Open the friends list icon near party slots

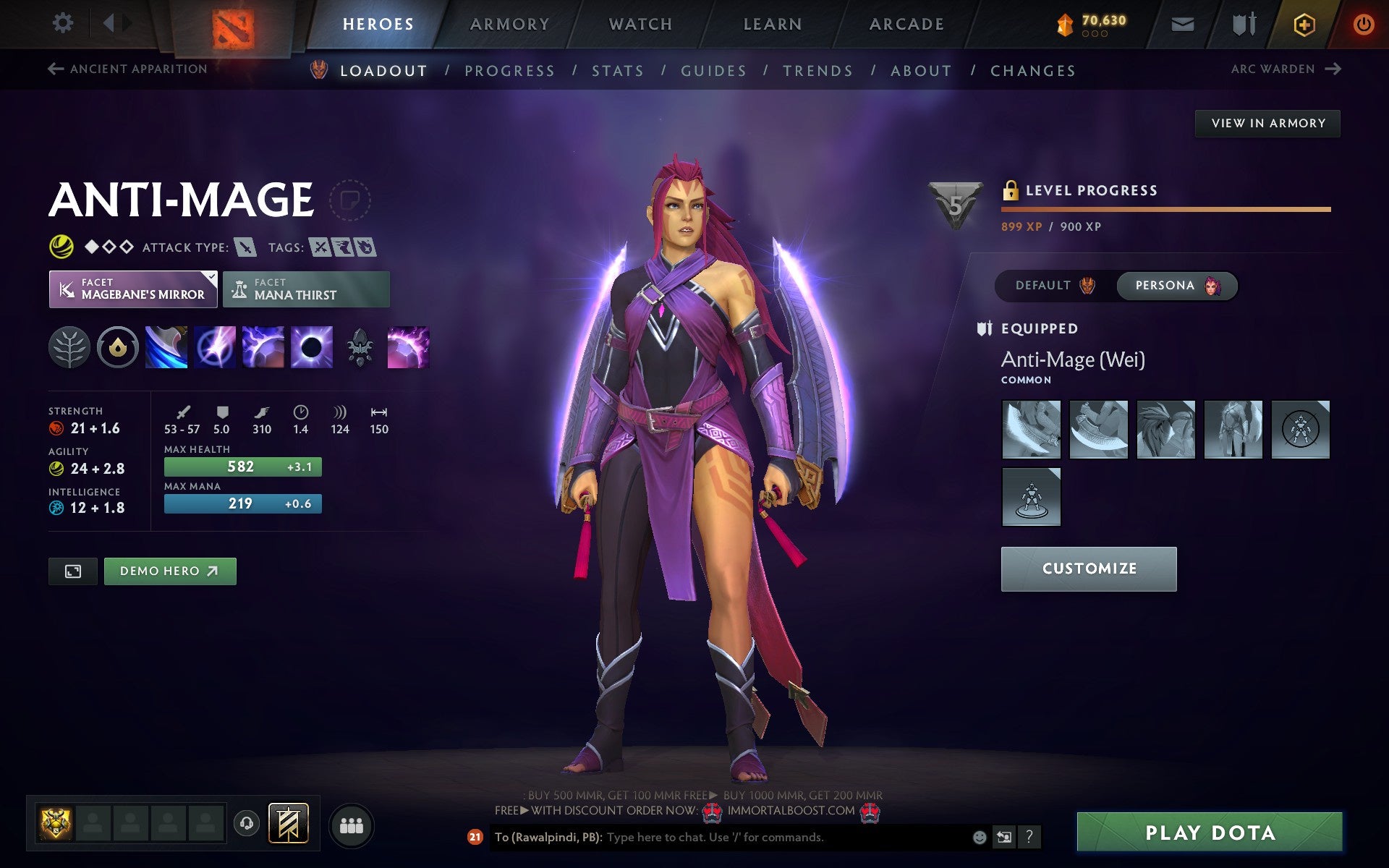click(x=352, y=823)
